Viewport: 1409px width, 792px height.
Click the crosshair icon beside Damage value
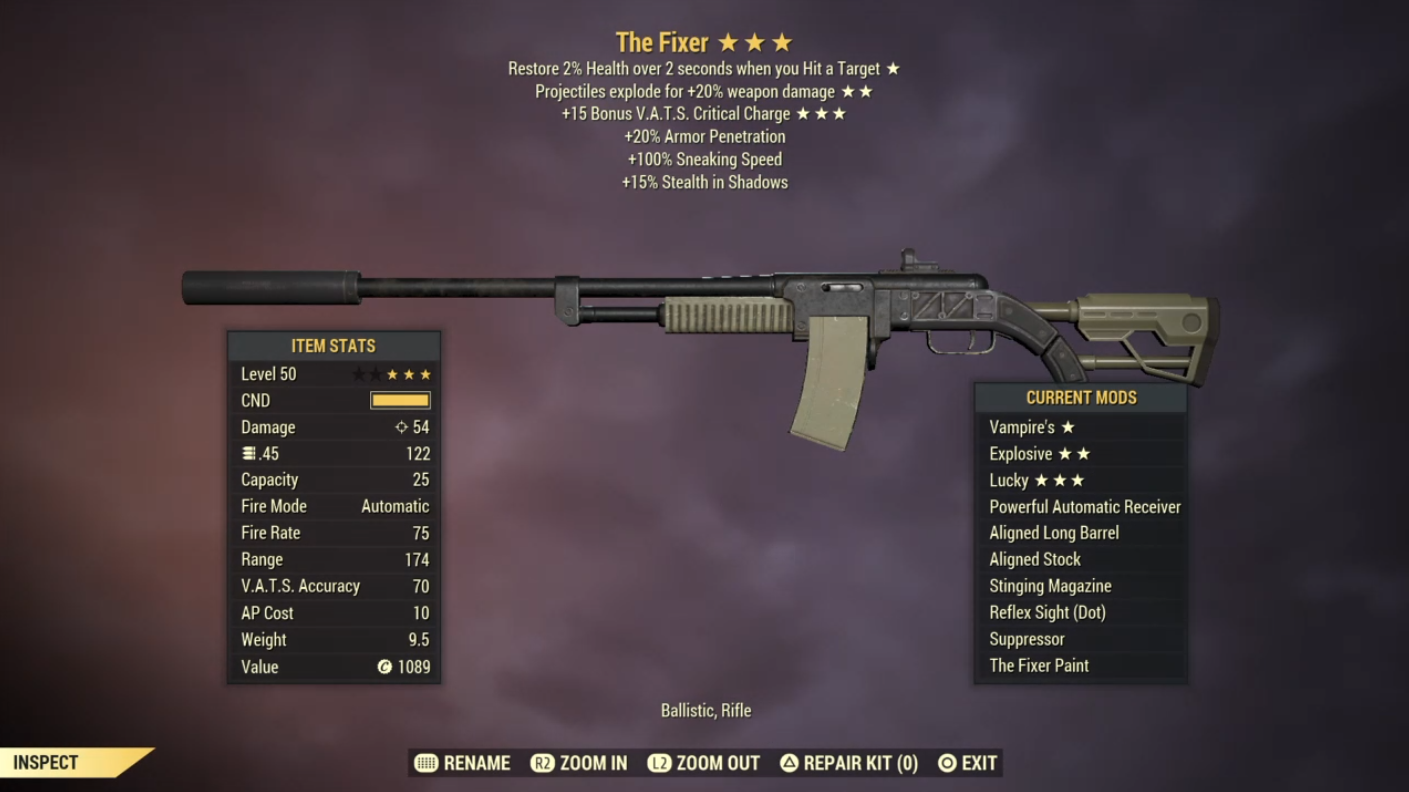pyautogui.click(x=400, y=426)
